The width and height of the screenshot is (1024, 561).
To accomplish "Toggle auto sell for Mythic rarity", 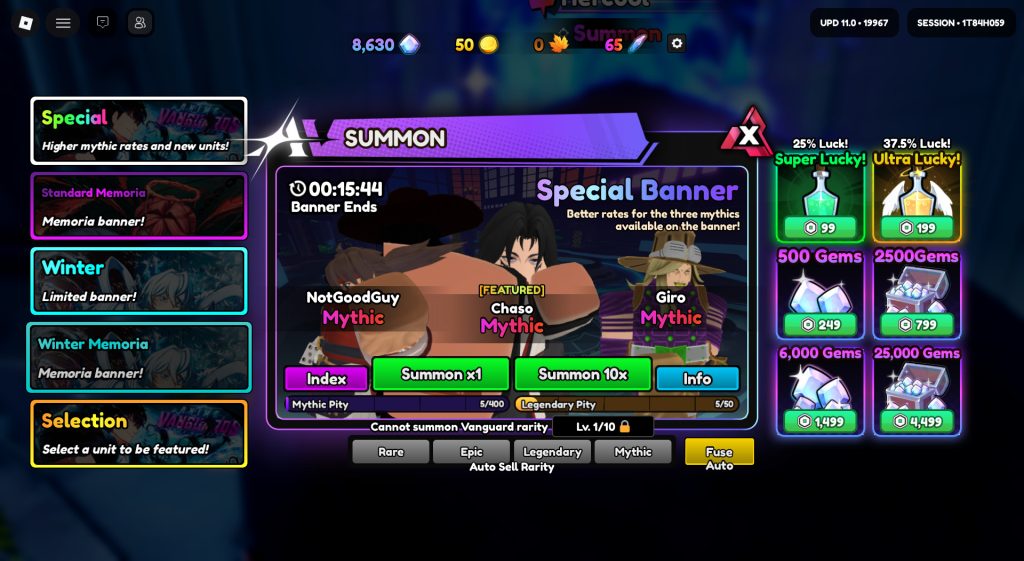I will click(x=632, y=452).
